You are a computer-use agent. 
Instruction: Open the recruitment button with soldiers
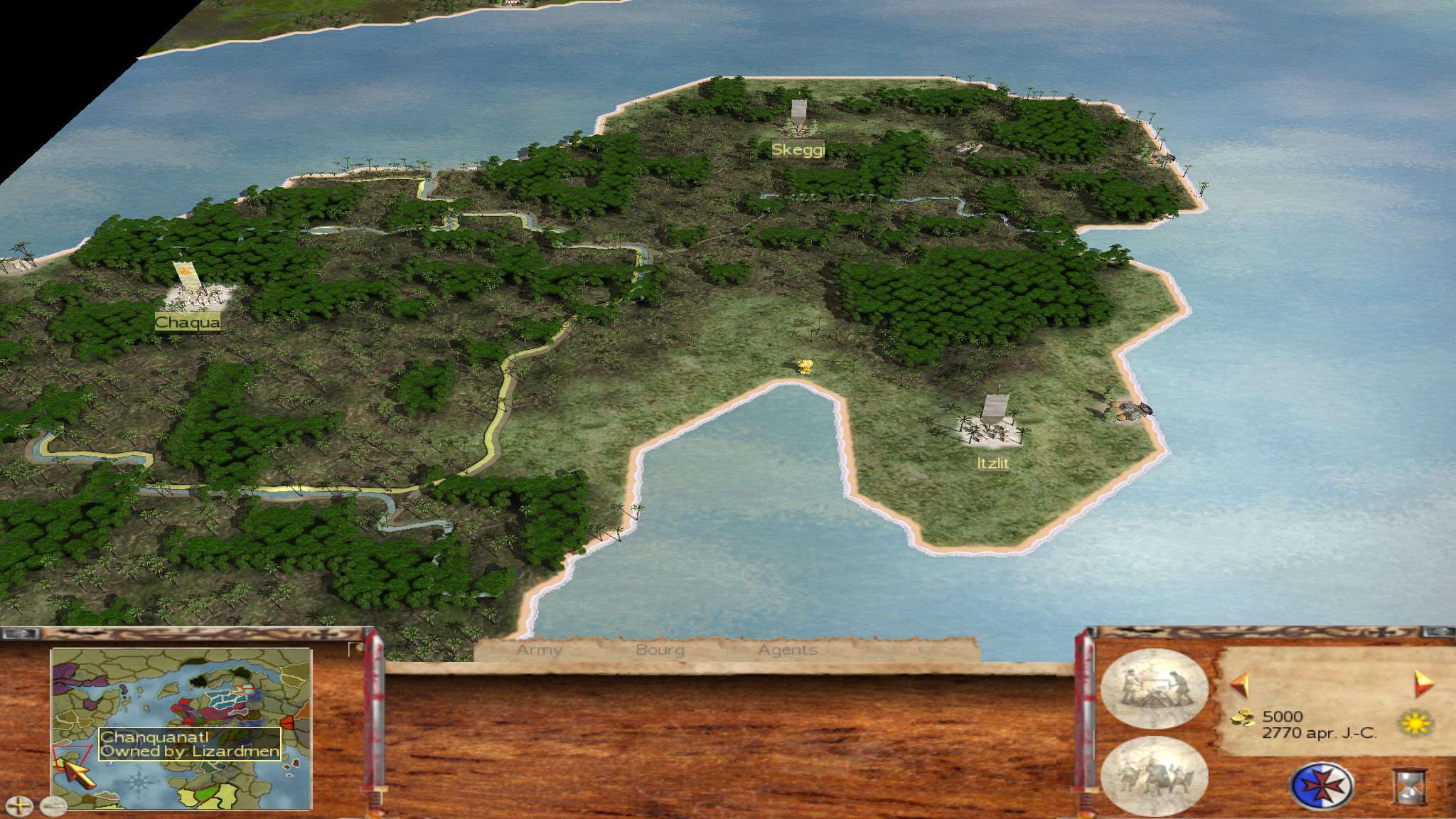1153,776
